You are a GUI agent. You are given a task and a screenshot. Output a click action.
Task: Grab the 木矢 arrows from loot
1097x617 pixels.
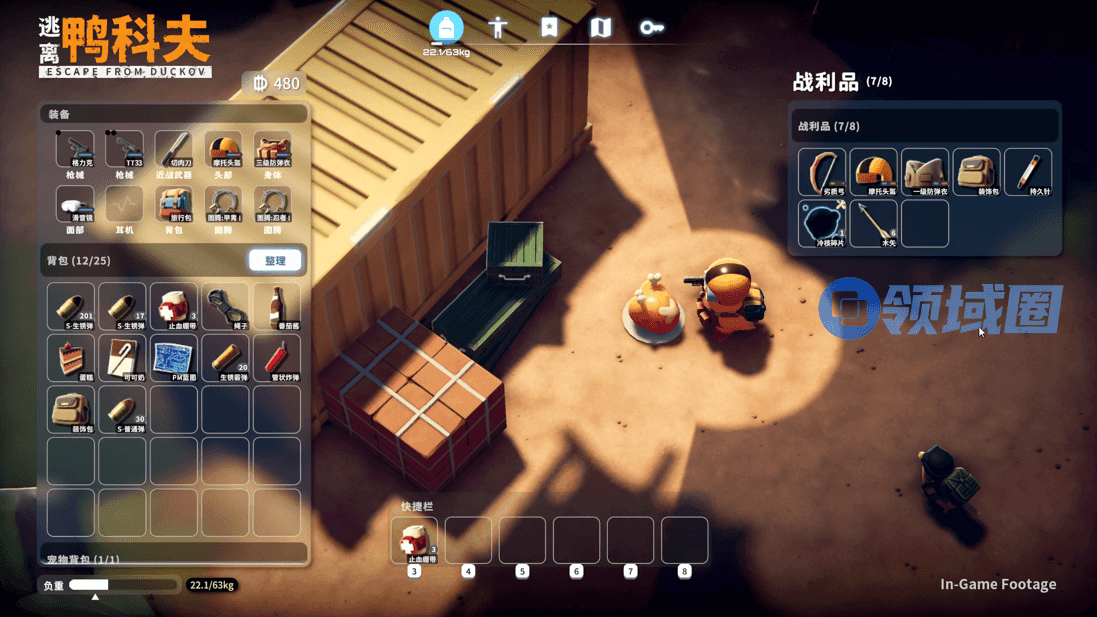873,223
